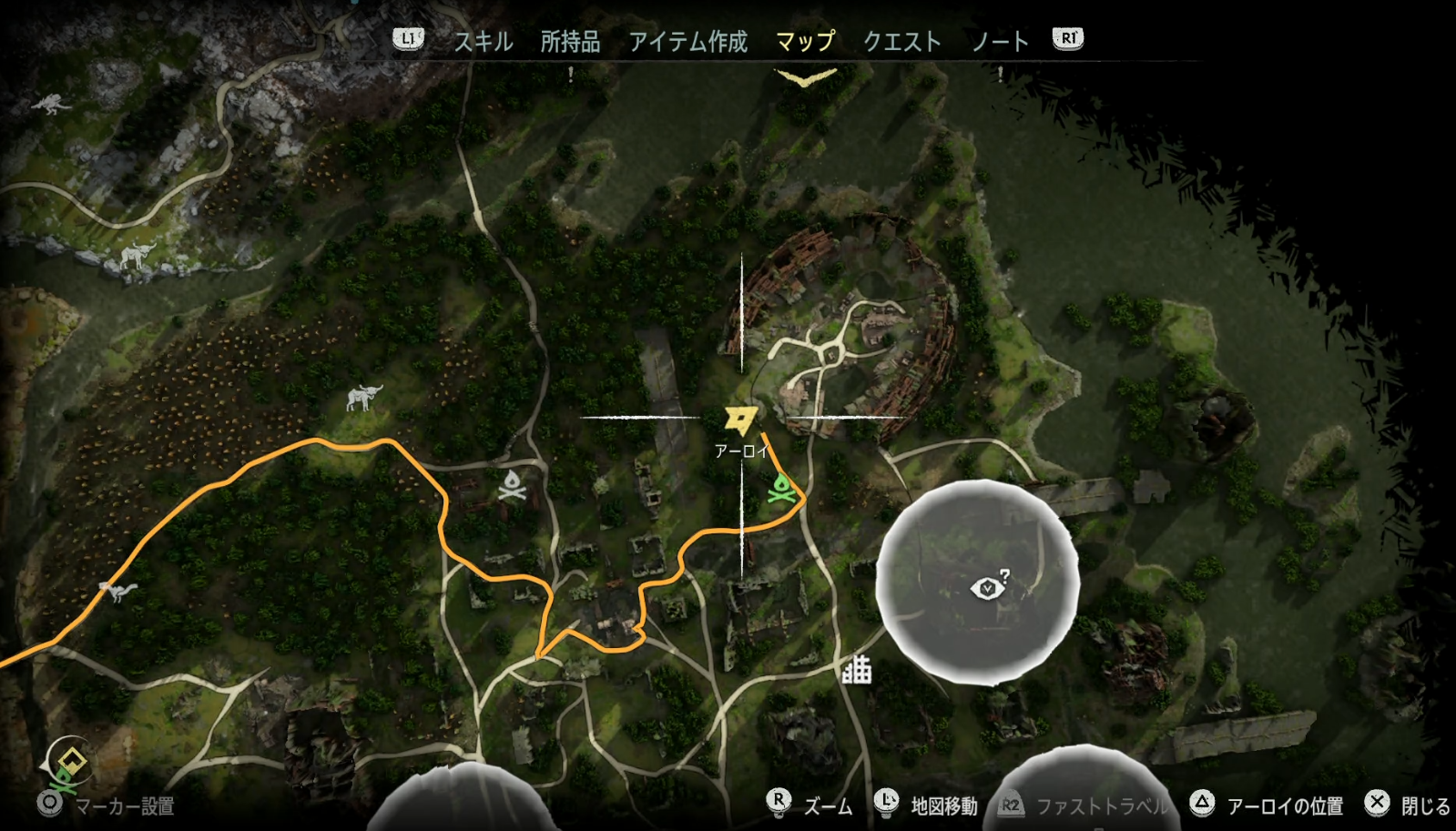The height and width of the screenshot is (831, 1456).
Task: Open the 所持品 inventory tab
Action: [x=570, y=41]
